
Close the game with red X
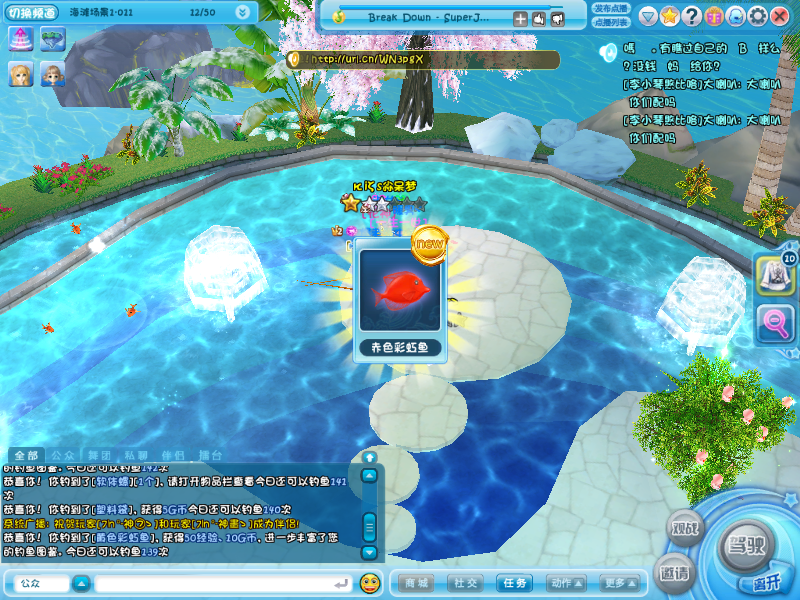pos(781,17)
